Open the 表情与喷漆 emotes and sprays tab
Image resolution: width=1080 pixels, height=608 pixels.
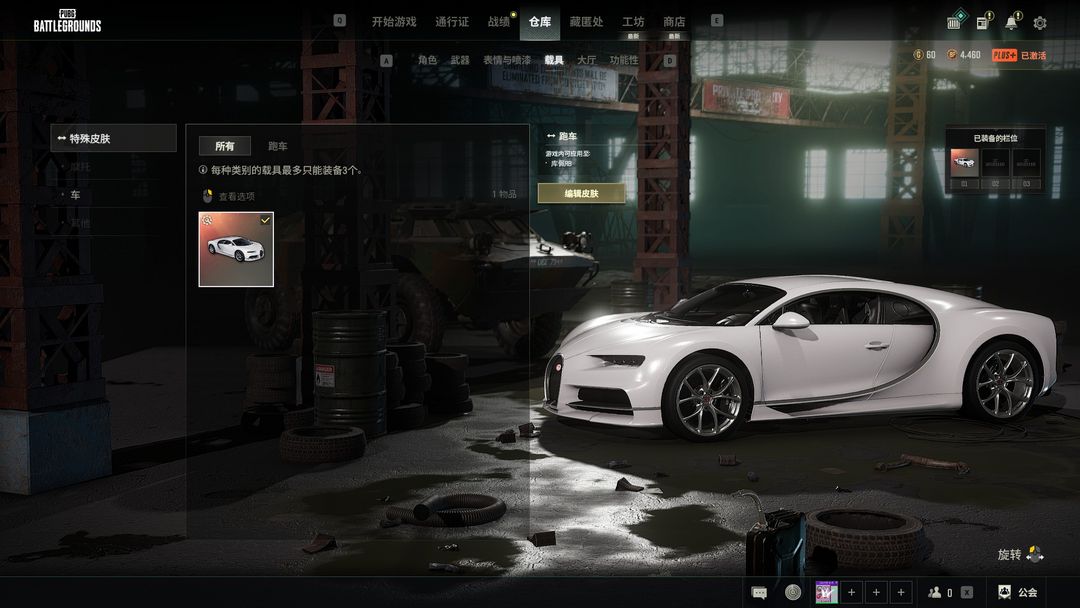(507, 60)
